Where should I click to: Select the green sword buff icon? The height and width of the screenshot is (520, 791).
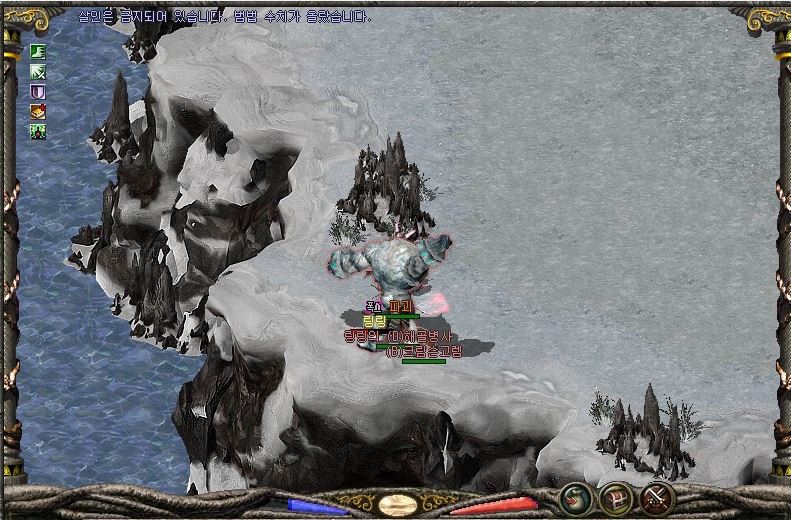[38, 71]
